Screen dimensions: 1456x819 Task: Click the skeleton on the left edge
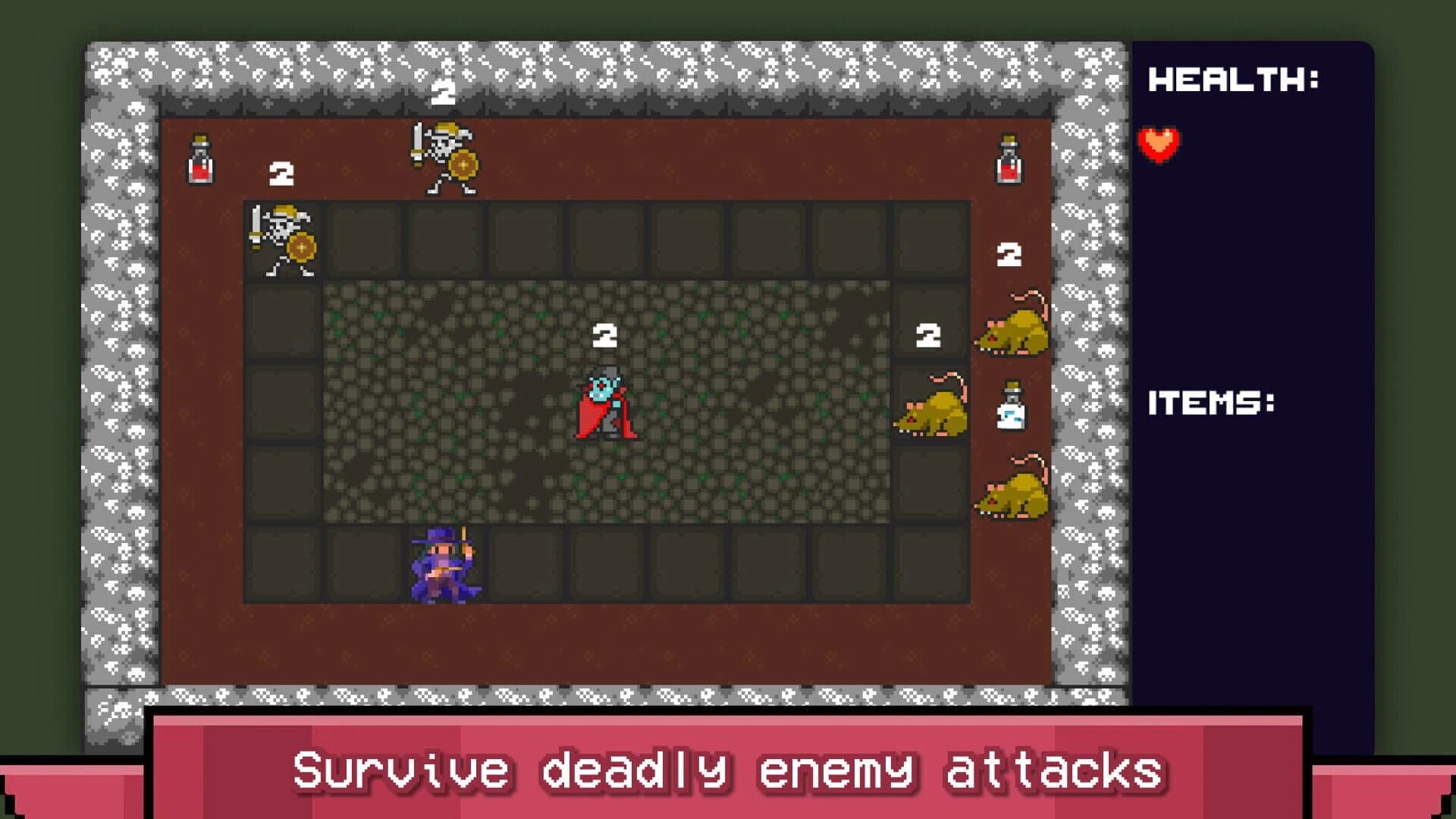[x=284, y=239]
